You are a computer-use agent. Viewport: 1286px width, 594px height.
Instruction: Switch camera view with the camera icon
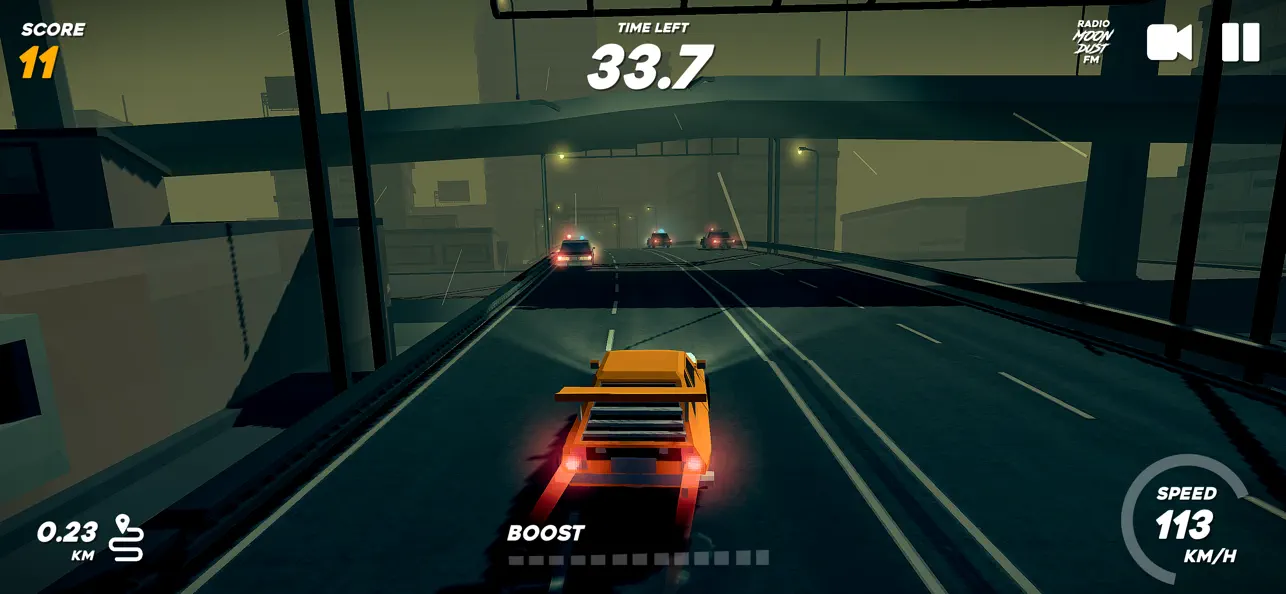[1169, 42]
